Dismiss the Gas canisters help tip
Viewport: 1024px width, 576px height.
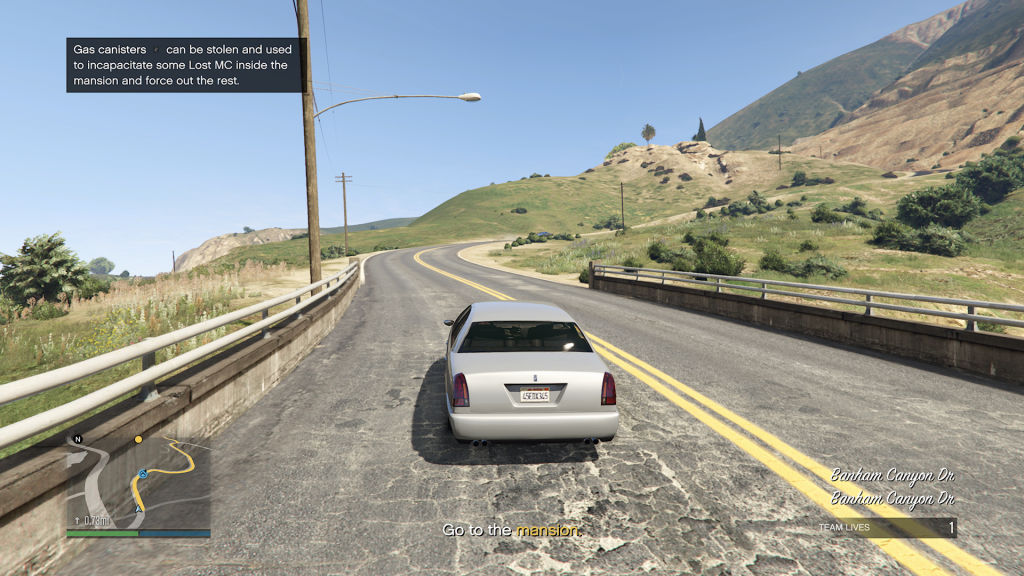pyautogui.click(x=185, y=65)
